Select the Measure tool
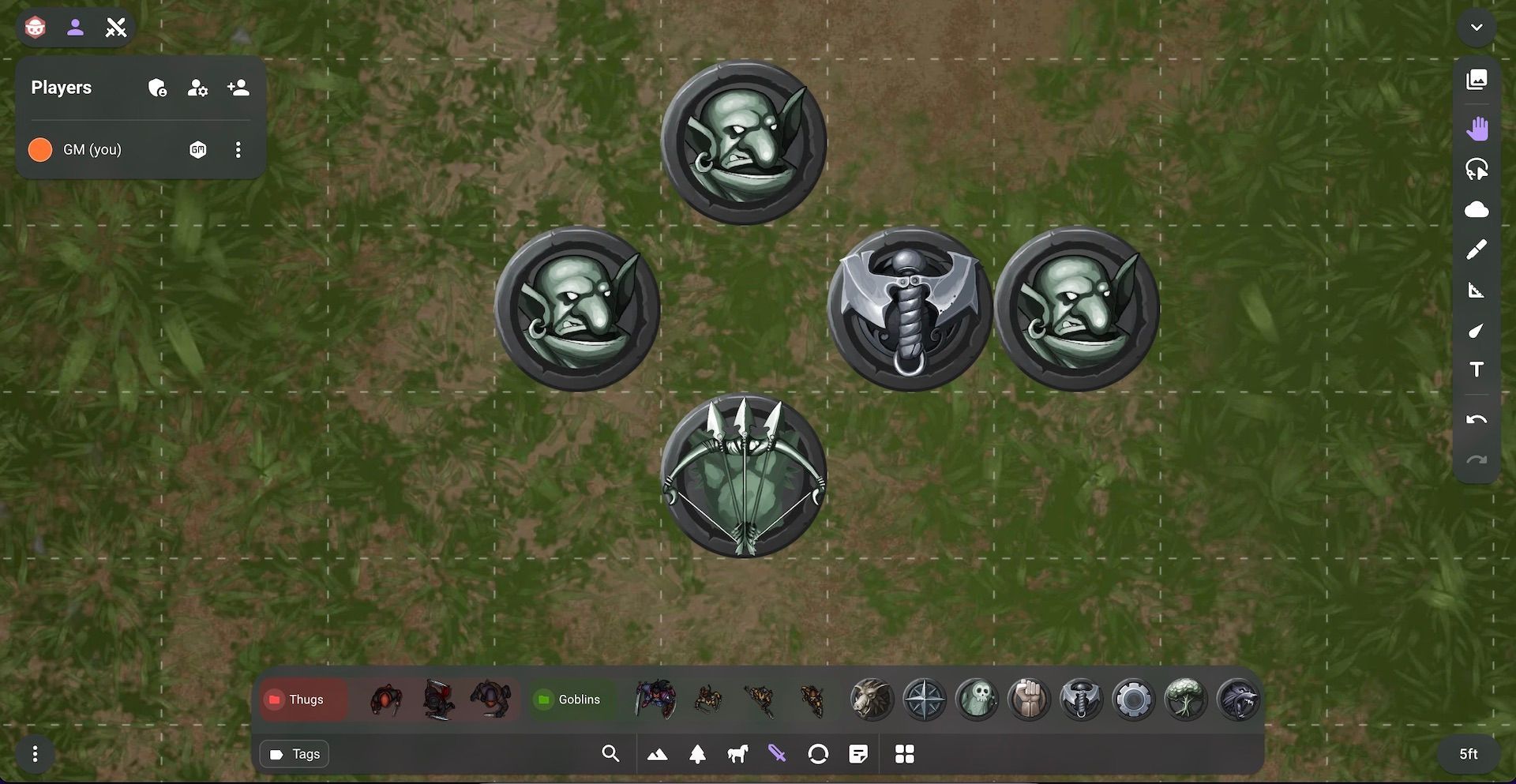Screen dimensions: 1516x784 point(1477,291)
